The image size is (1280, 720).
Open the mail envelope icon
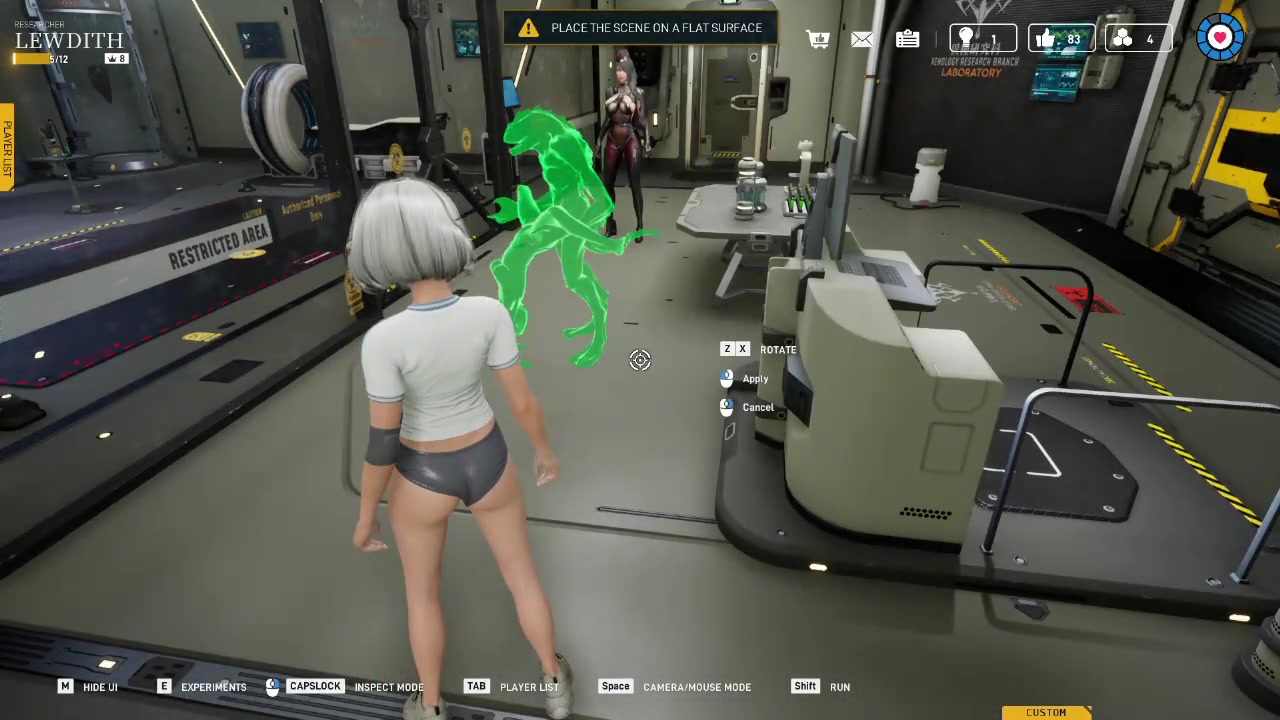click(x=862, y=39)
